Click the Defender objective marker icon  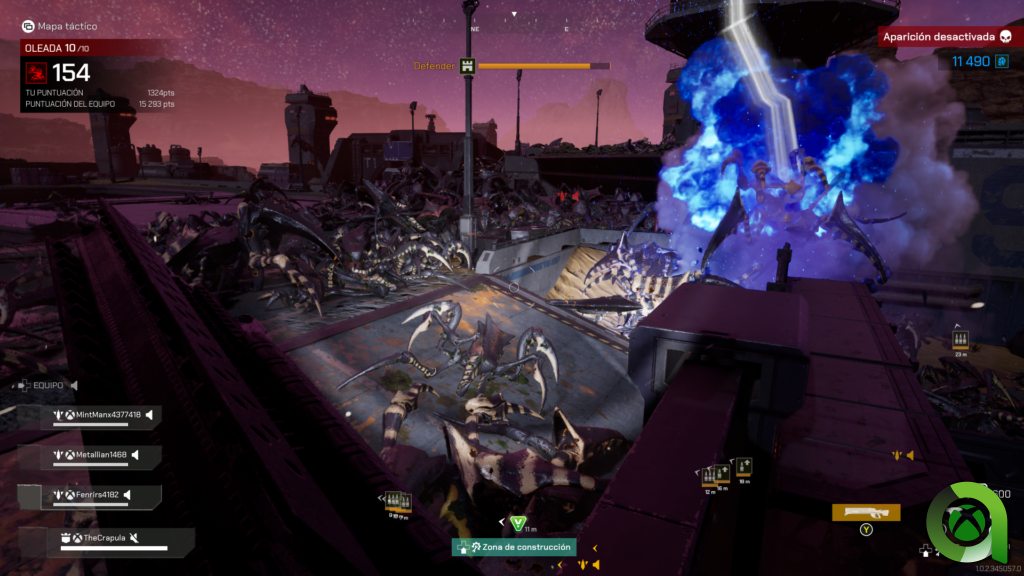pyautogui.click(x=466, y=66)
